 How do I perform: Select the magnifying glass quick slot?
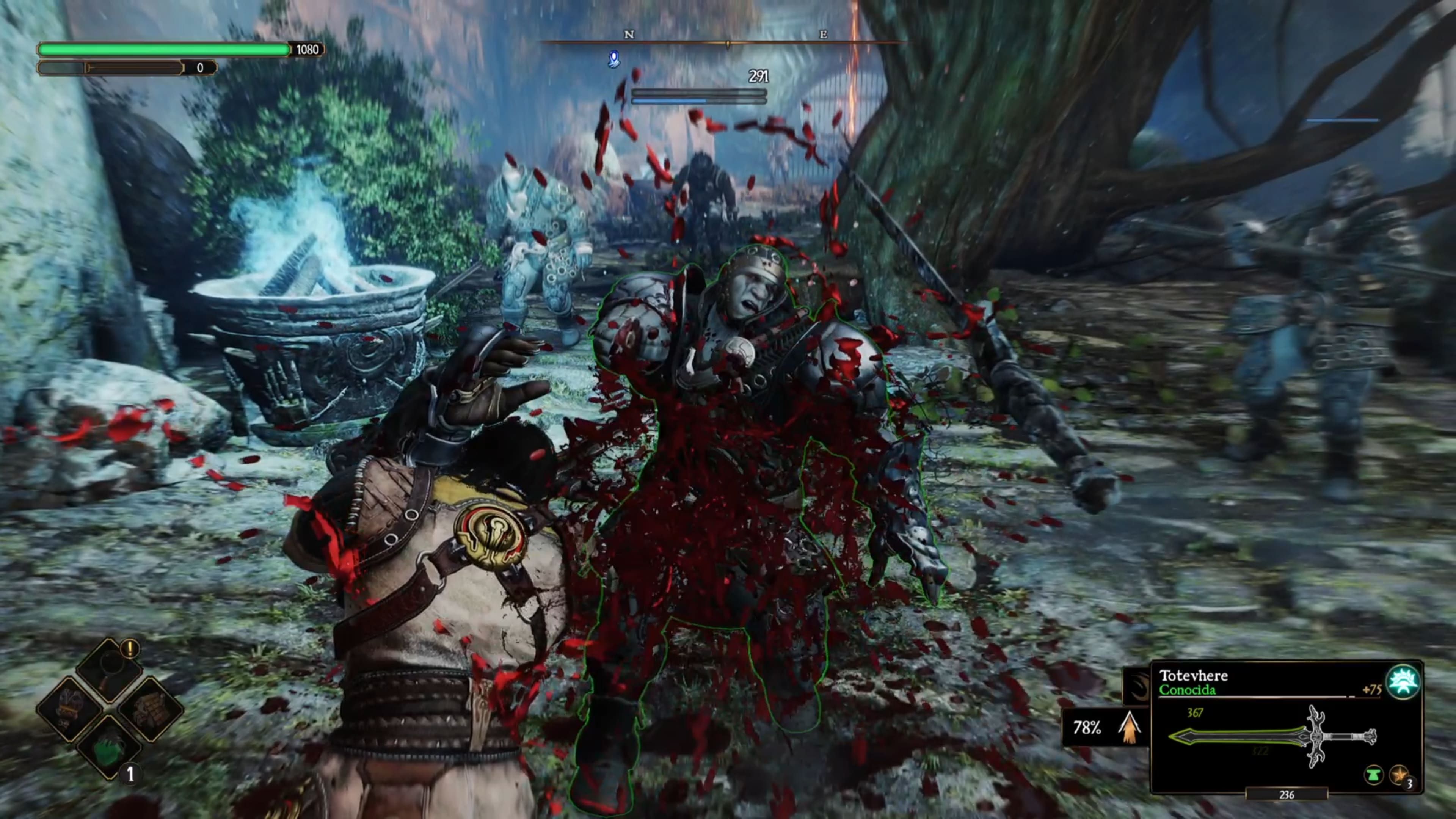110,668
